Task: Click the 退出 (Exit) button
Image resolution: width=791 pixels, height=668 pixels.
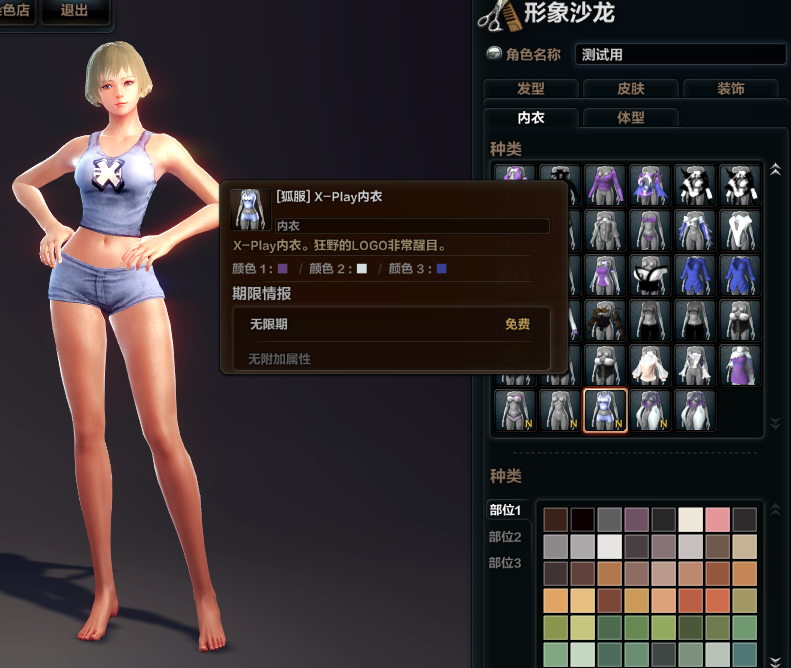Action: pos(74,12)
